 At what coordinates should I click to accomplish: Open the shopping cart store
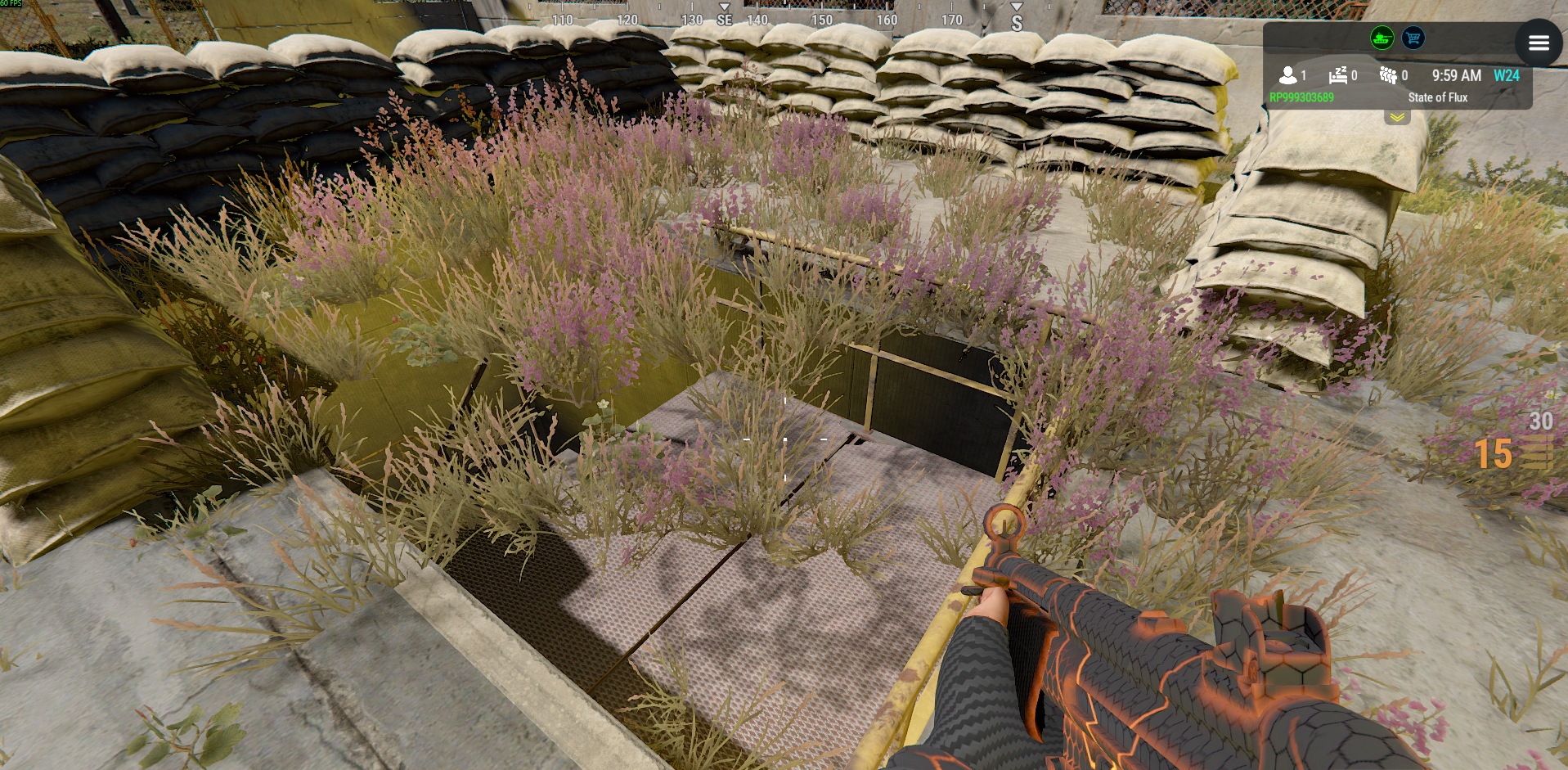pyautogui.click(x=1413, y=38)
